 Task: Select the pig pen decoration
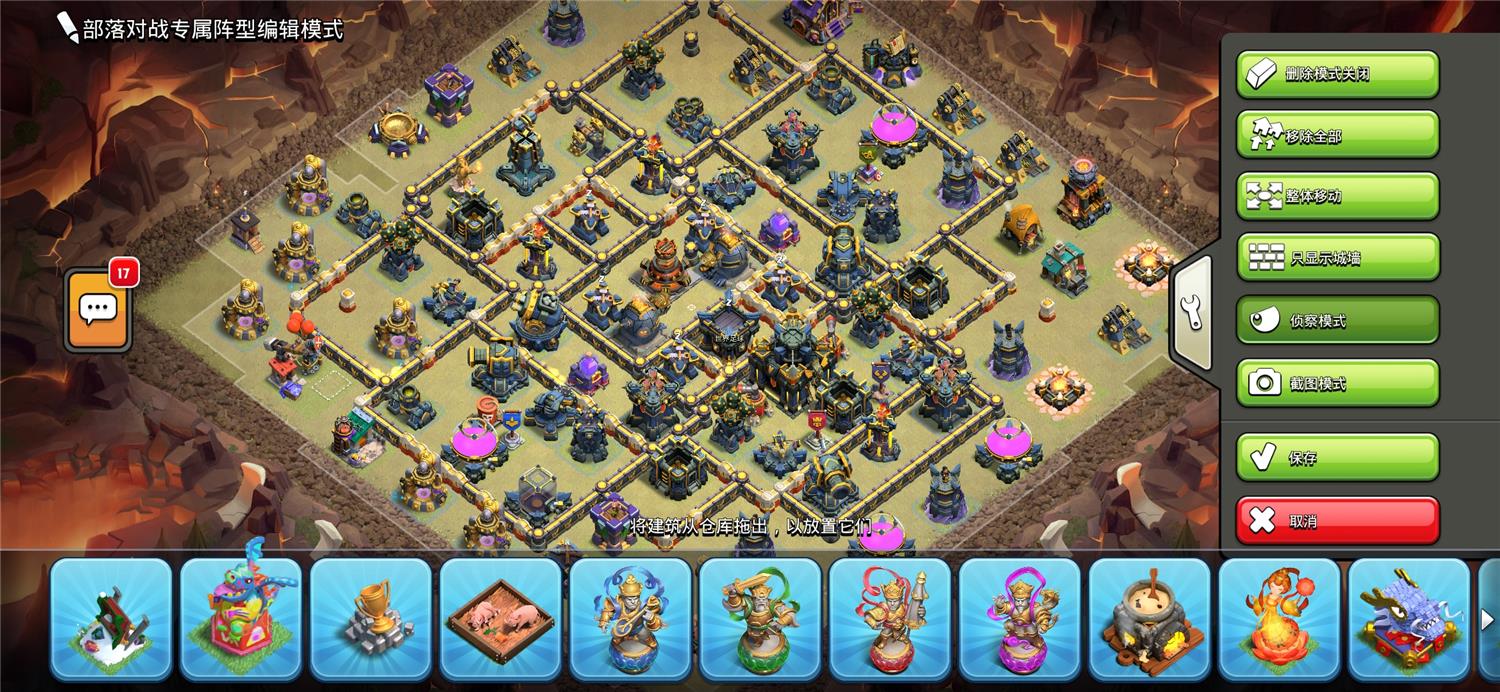coord(501,617)
